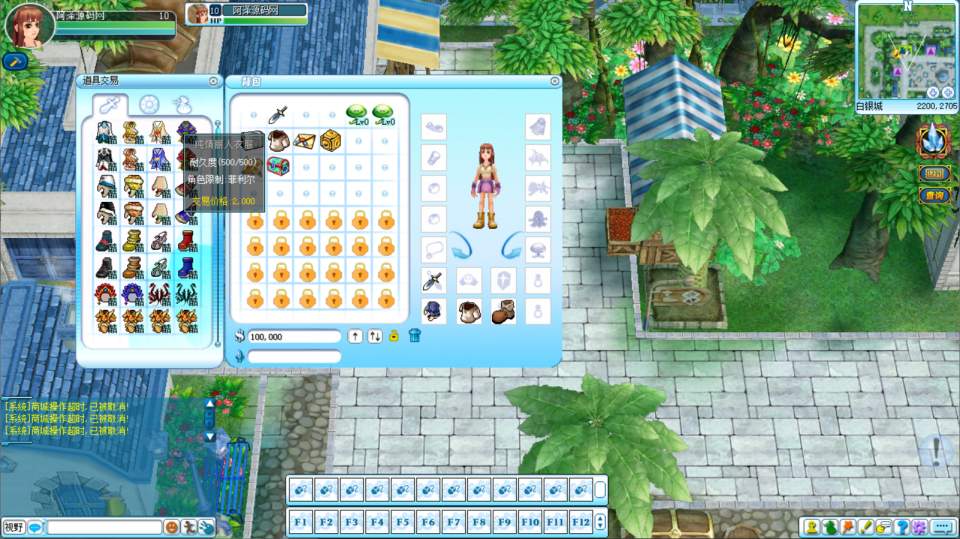This screenshot has width=960, height=539.
Task: Select the envelope letter in the backpack
Action: (x=305, y=139)
